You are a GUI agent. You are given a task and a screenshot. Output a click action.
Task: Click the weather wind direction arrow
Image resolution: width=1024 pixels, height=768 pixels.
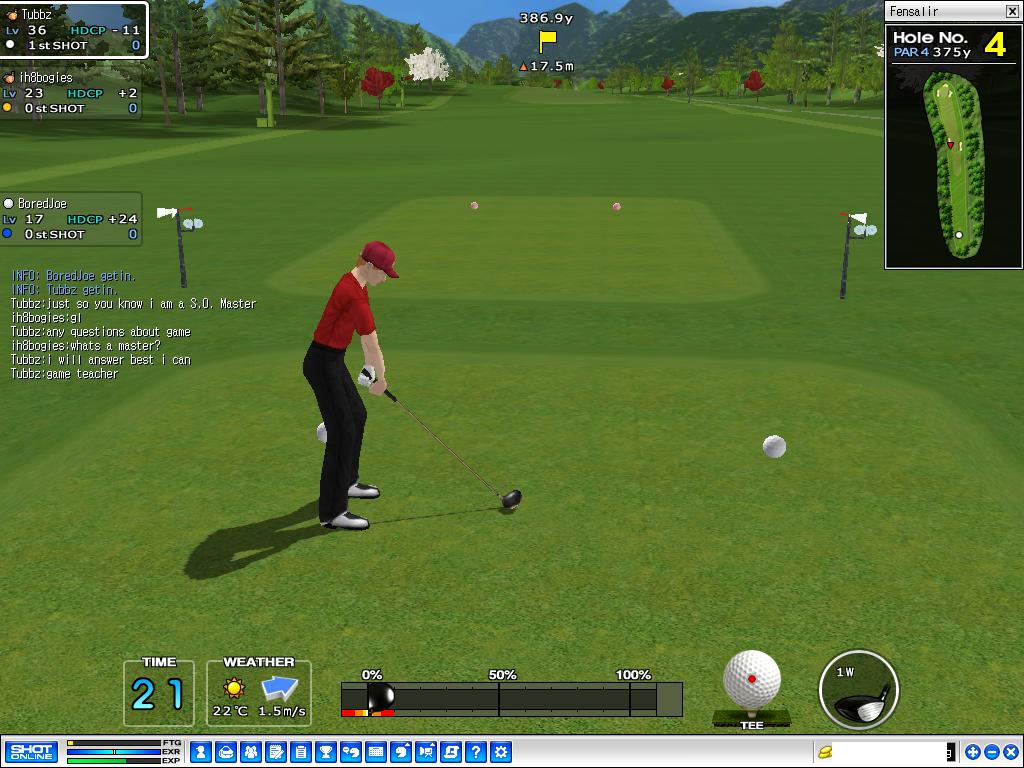click(x=280, y=688)
